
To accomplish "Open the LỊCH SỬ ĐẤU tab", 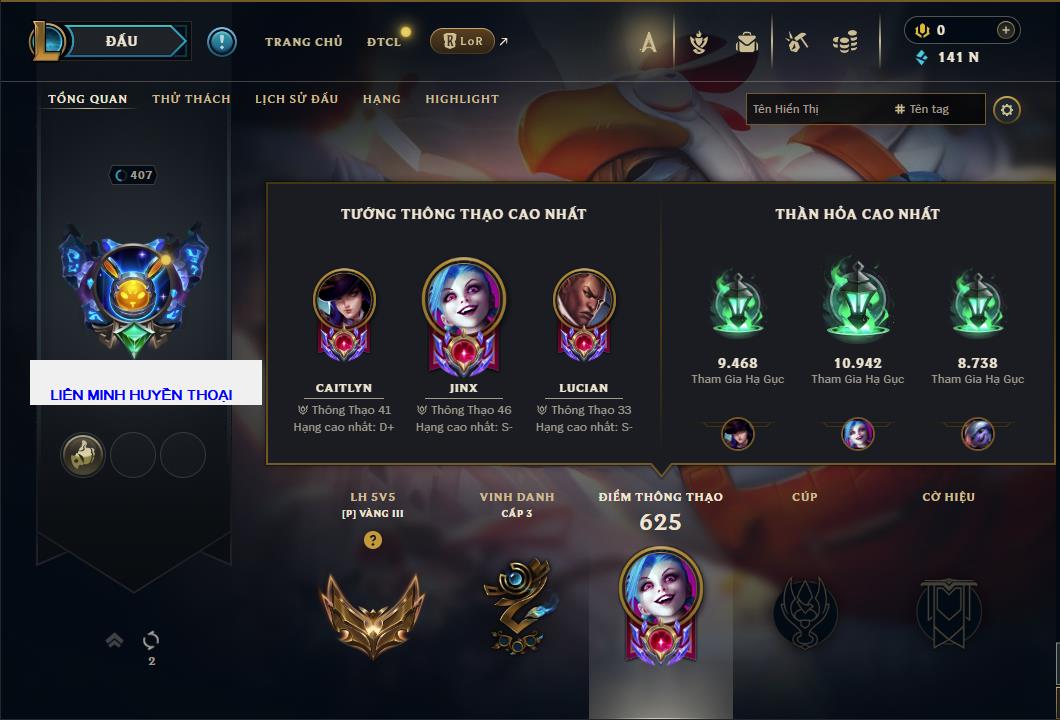I will tap(296, 99).
